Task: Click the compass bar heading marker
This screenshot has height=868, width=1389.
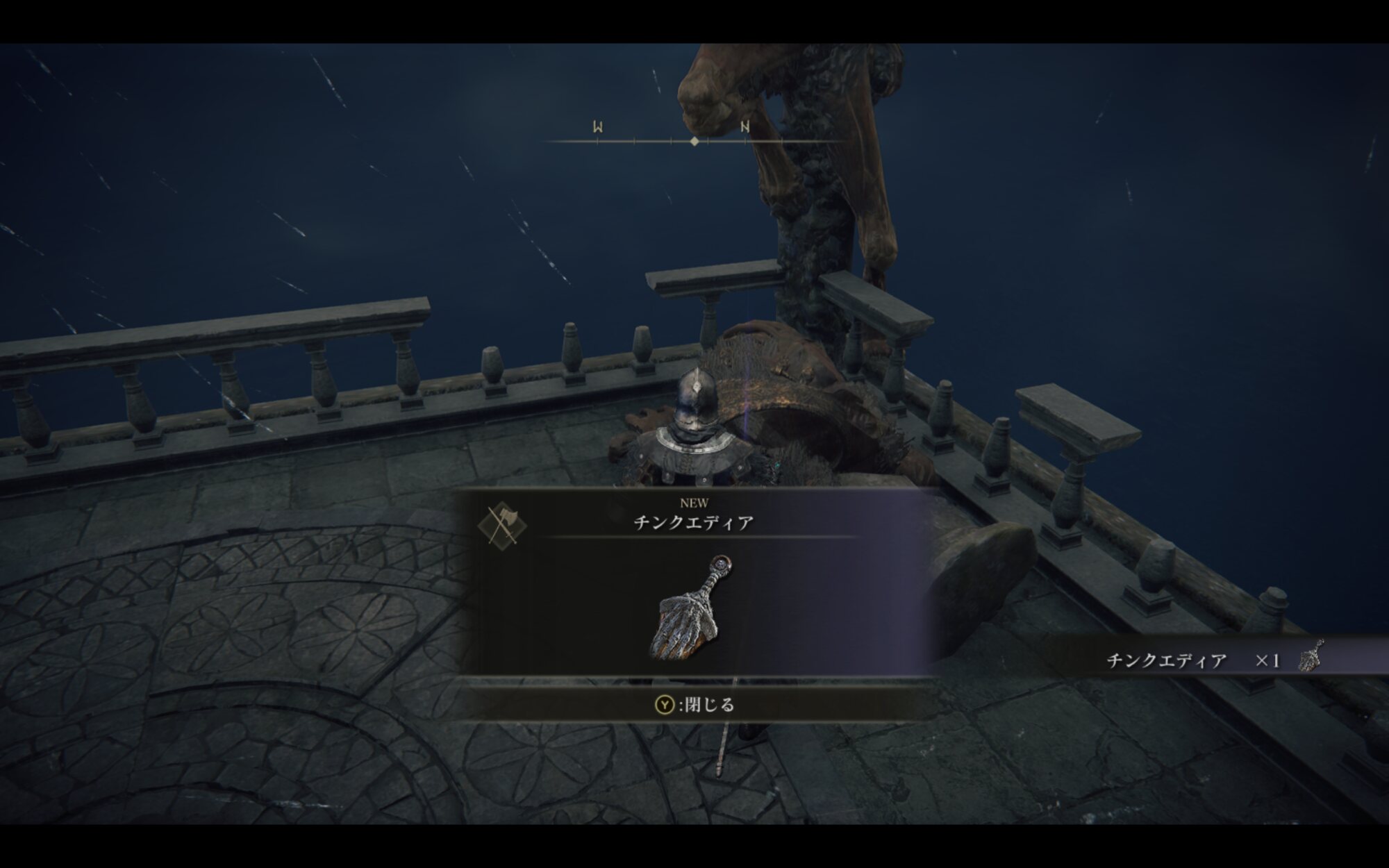Action: click(x=694, y=141)
